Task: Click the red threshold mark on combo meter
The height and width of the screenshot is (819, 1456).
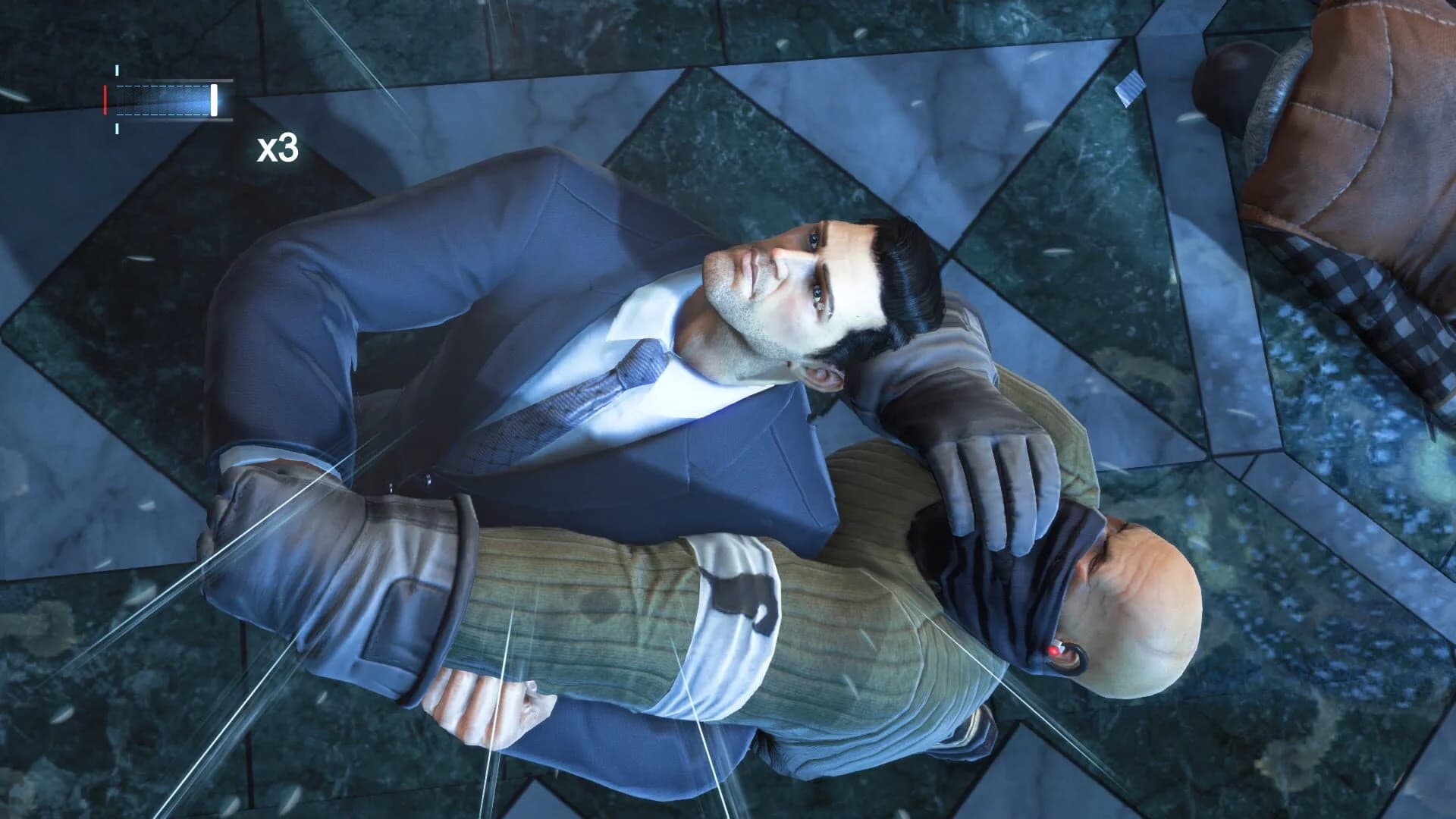Action: tap(105, 100)
